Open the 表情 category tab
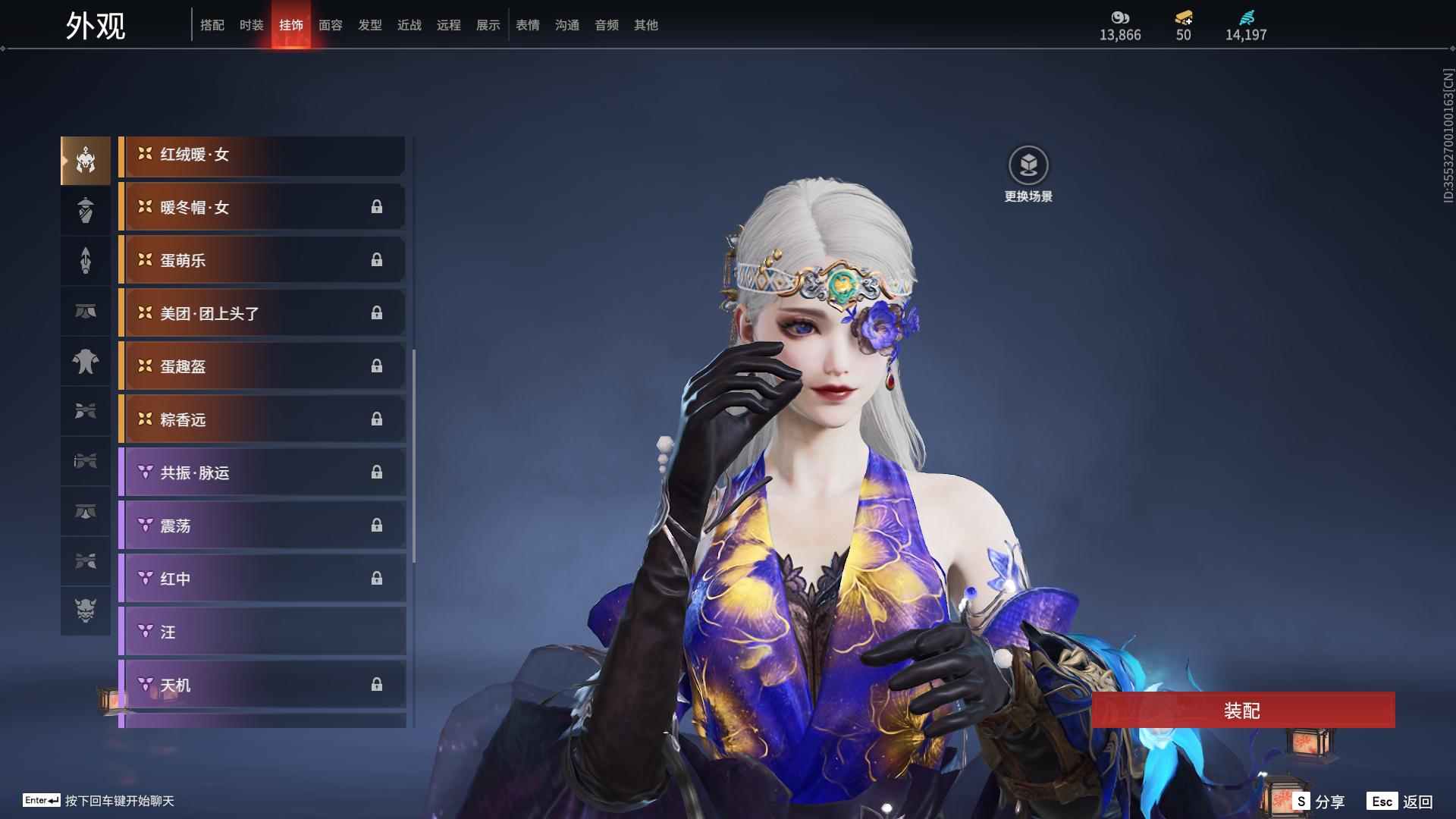 click(527, 25)
